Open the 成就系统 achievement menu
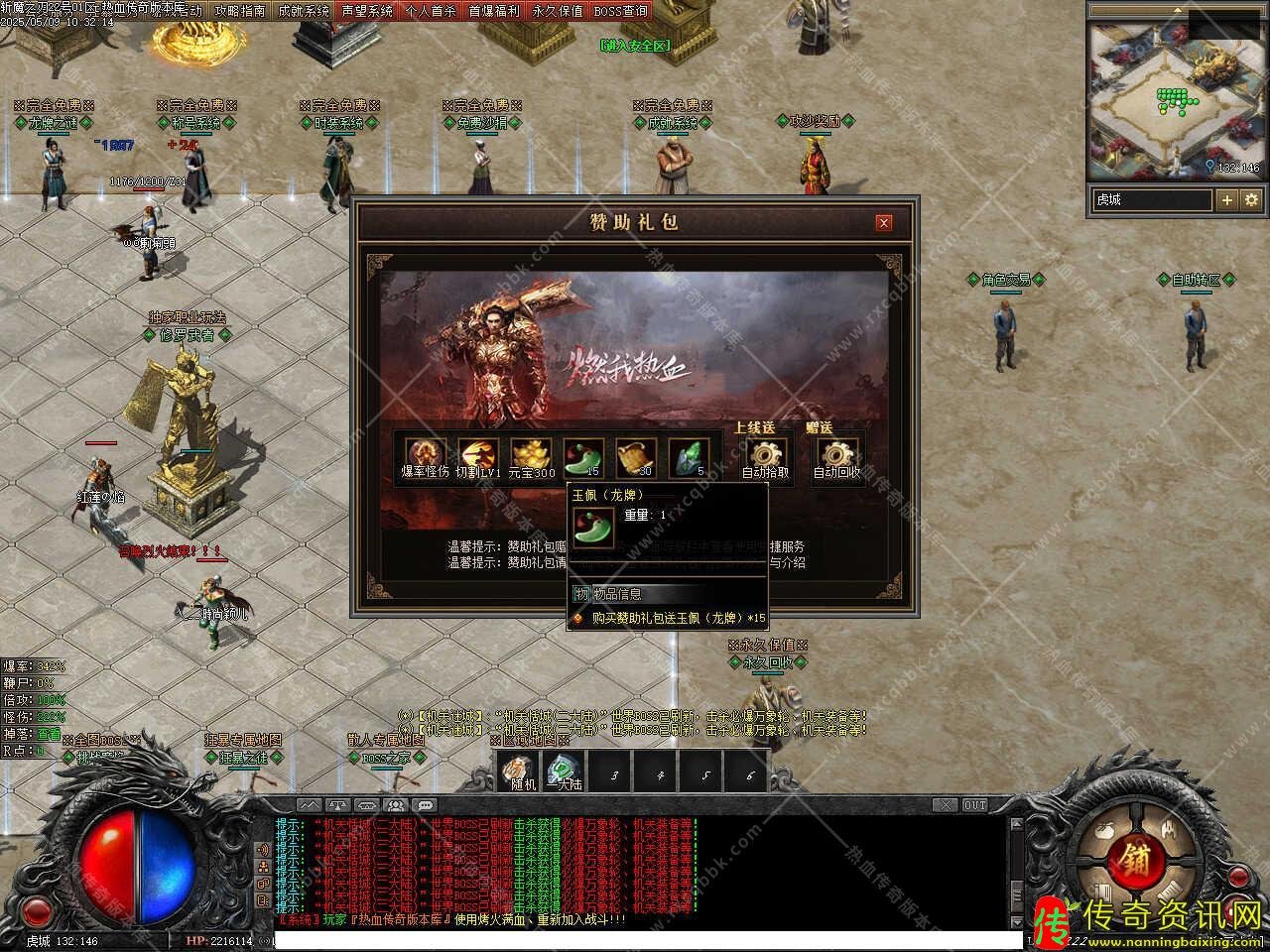The image size is (1270, 952). tap(304, 11)
